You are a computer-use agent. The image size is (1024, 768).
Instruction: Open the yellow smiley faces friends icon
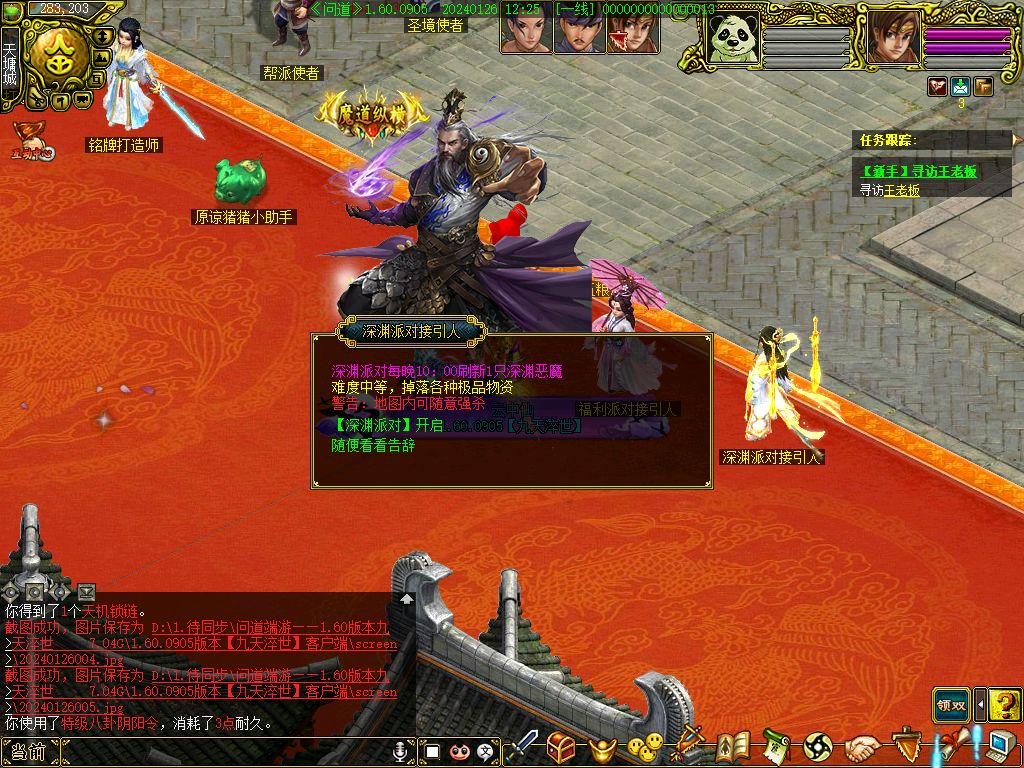(x=644, y=747)
